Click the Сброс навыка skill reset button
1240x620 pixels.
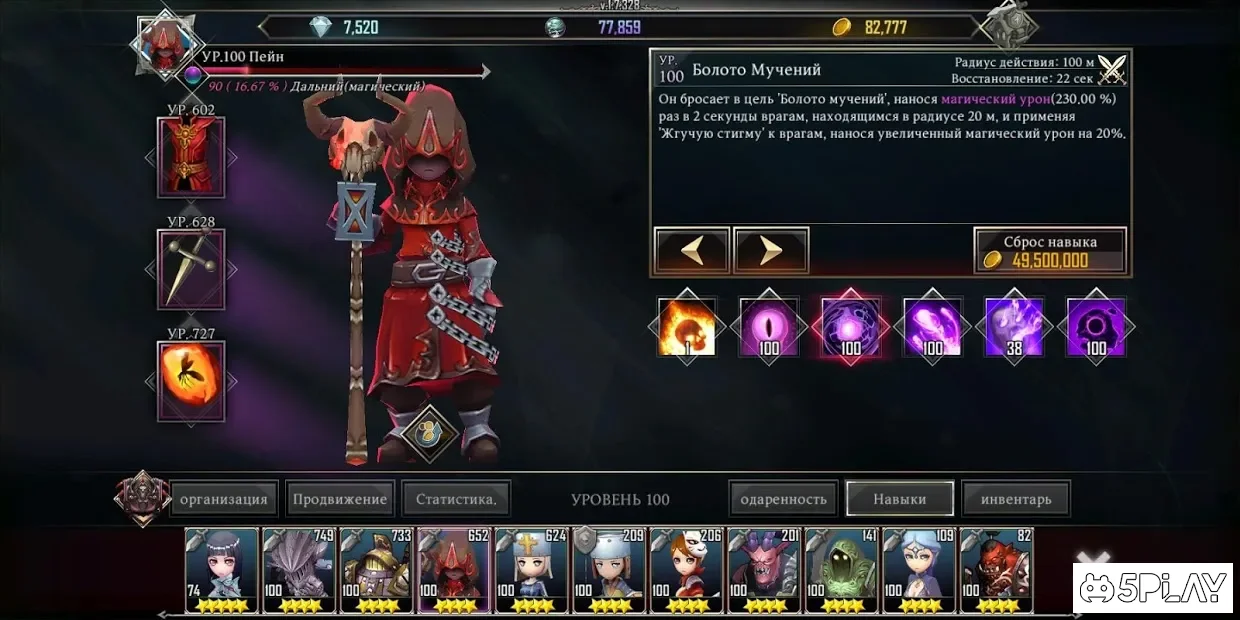point(1050,251)
